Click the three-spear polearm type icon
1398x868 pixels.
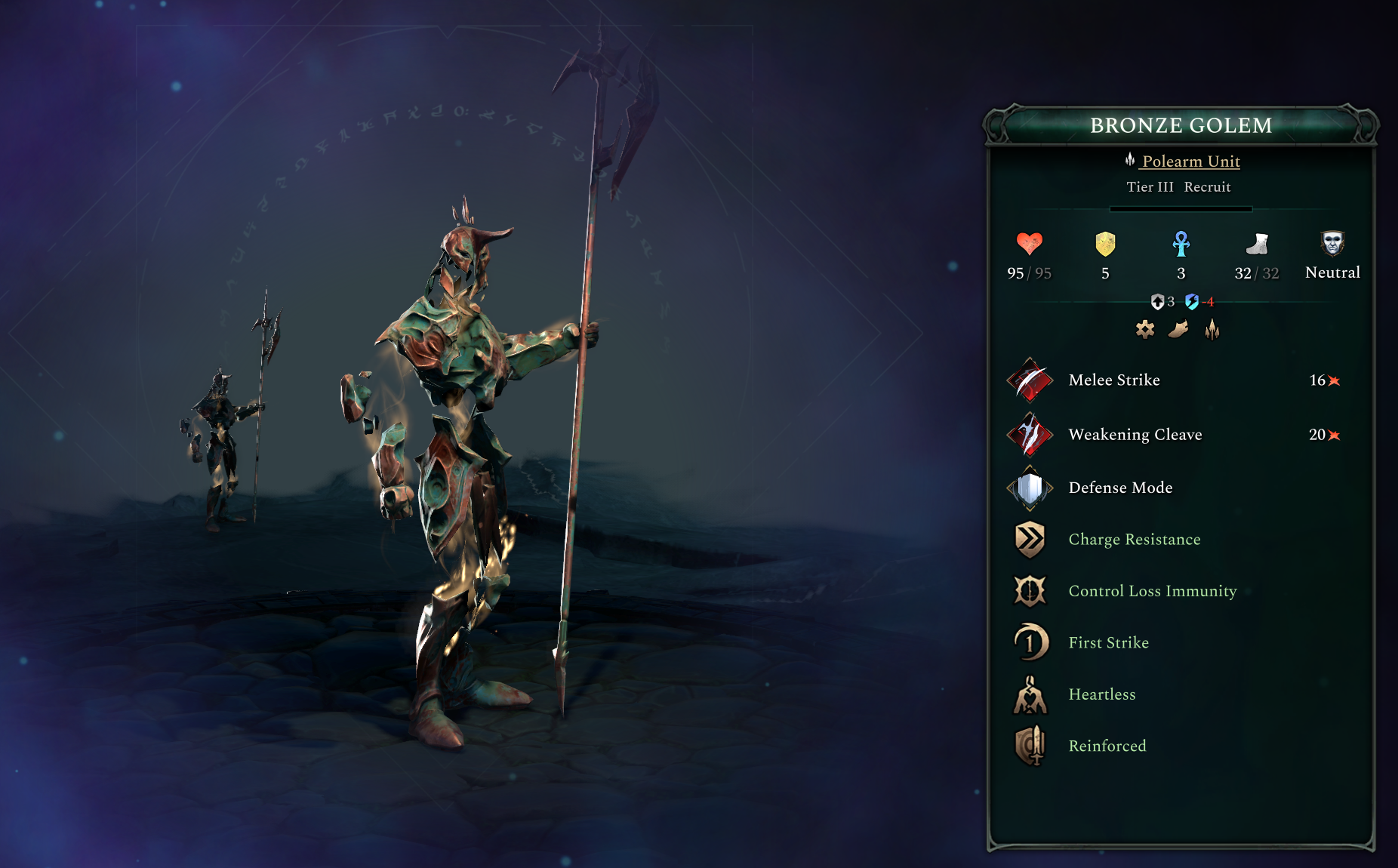point(1212,329)
